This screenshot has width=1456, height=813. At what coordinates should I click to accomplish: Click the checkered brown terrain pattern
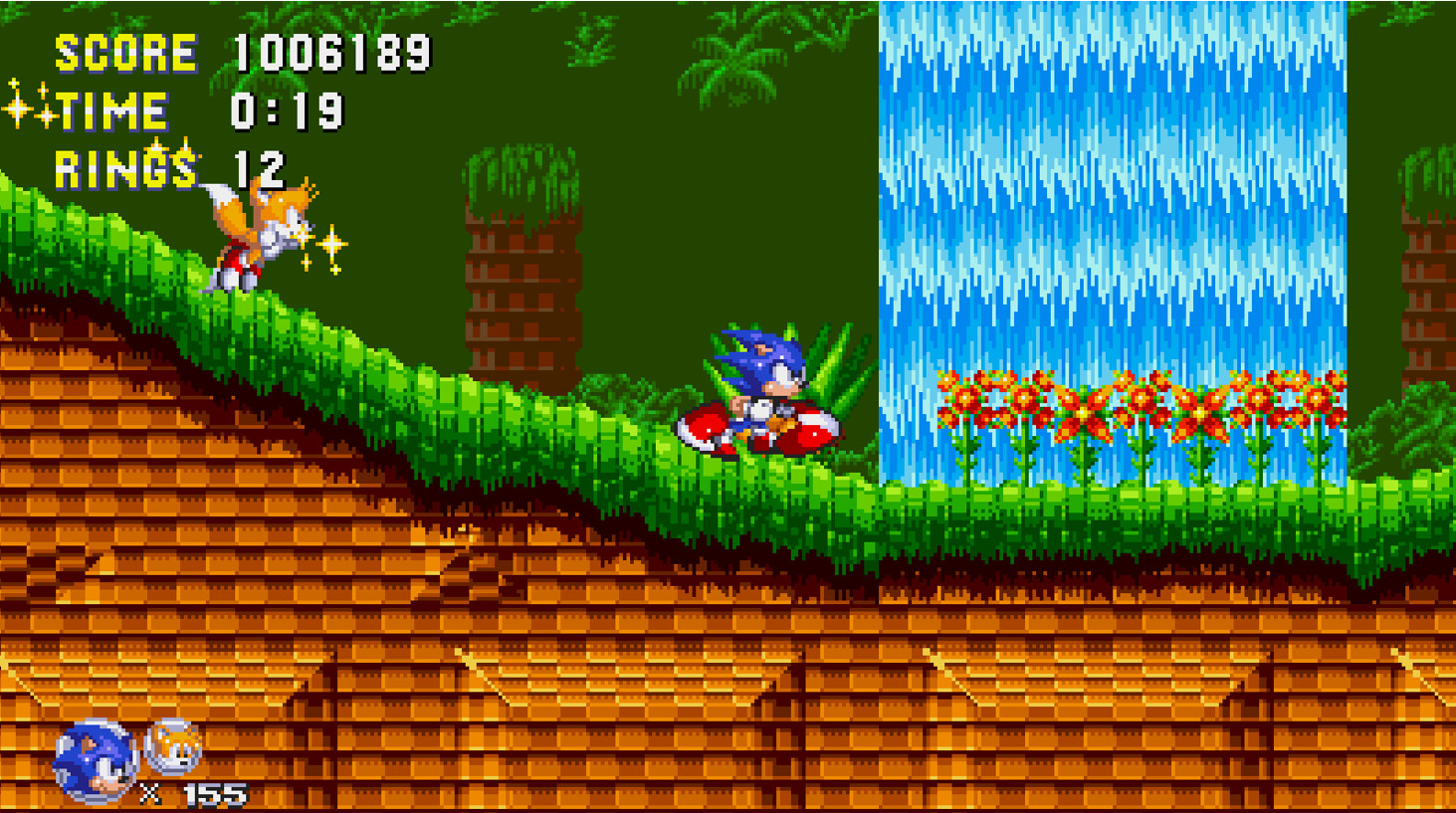tap(398, 647)
